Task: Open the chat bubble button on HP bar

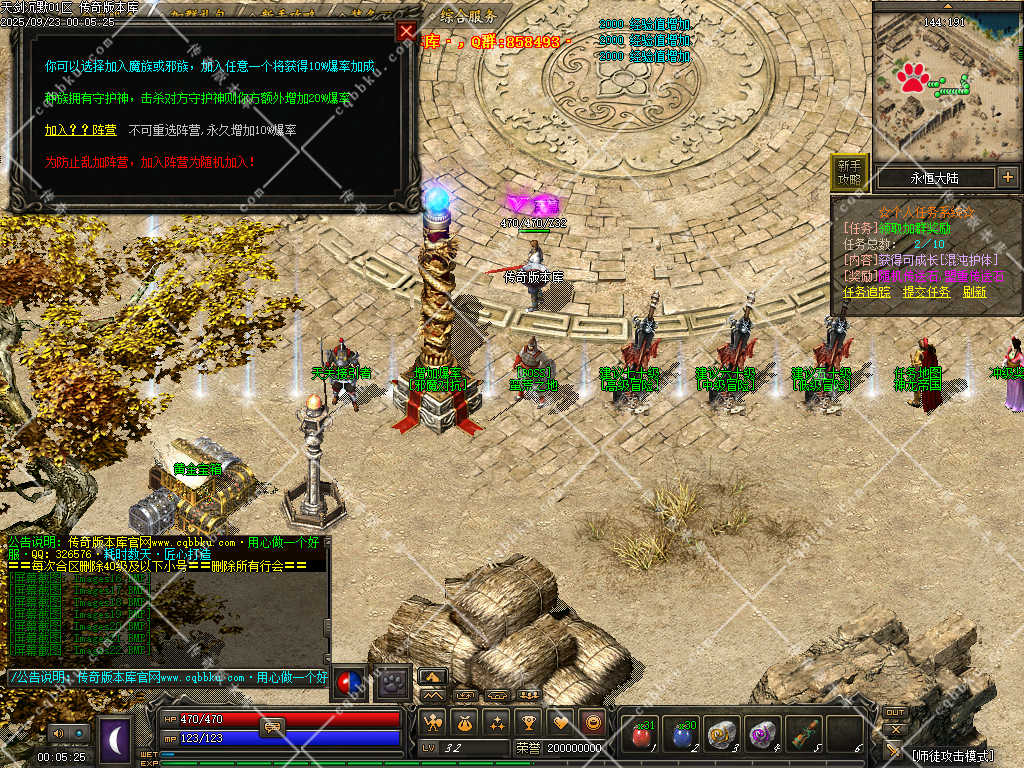Action: click(272, 727)
